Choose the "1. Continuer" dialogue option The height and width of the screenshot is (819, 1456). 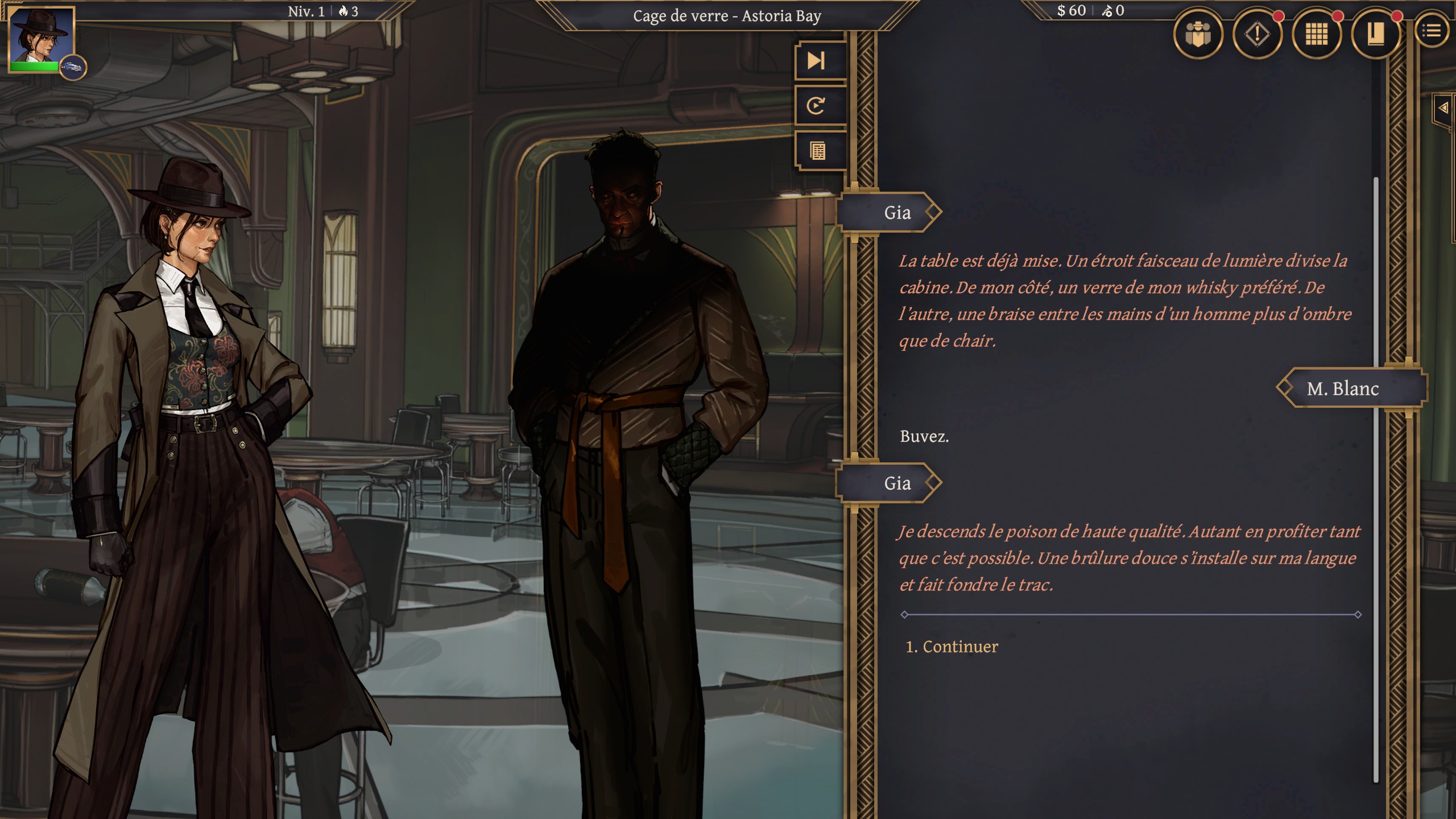coord(952,647)
